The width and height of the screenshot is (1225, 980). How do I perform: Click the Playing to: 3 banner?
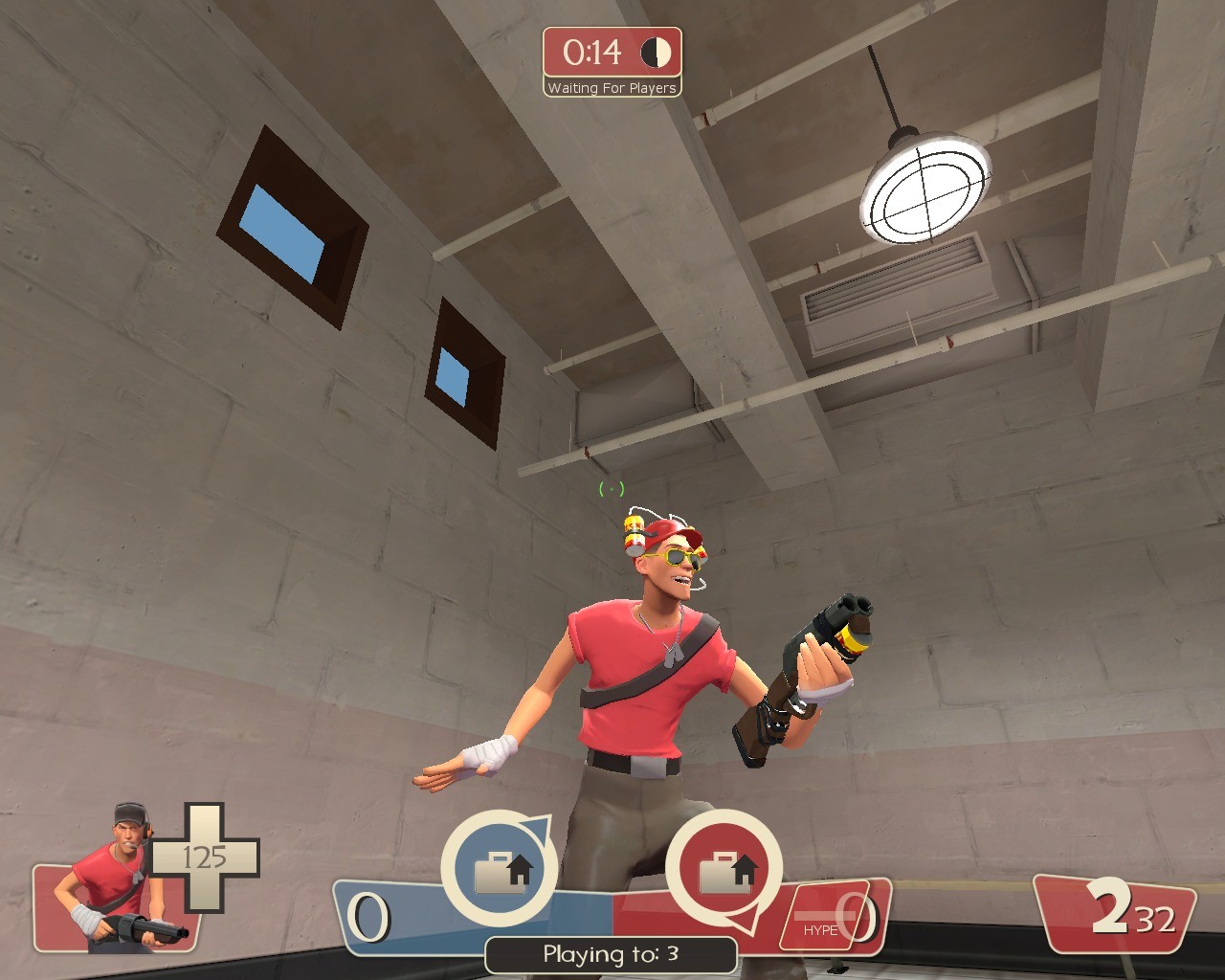612,954
